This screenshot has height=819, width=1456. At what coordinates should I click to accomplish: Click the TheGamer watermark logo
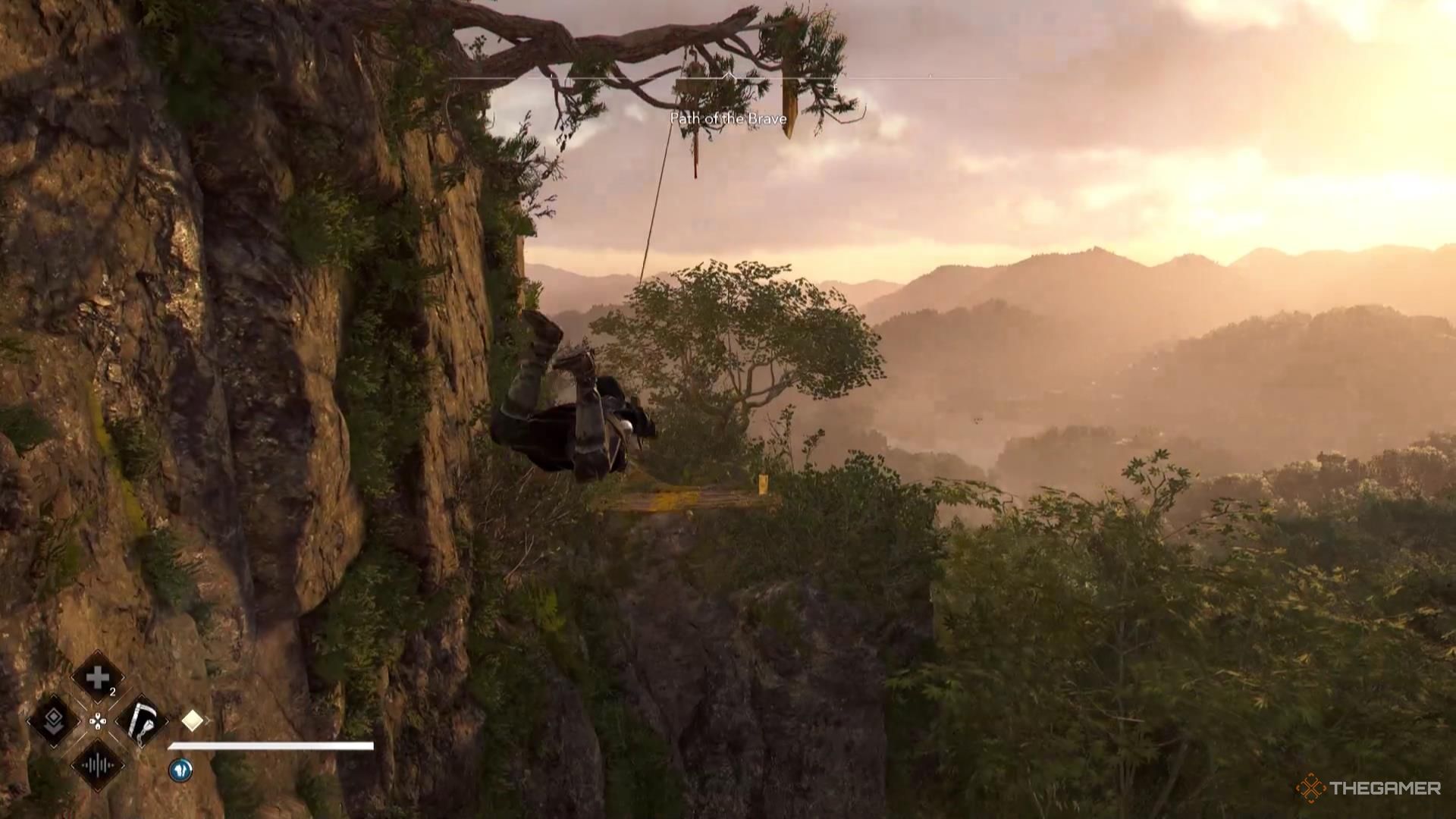(1368, 789)
